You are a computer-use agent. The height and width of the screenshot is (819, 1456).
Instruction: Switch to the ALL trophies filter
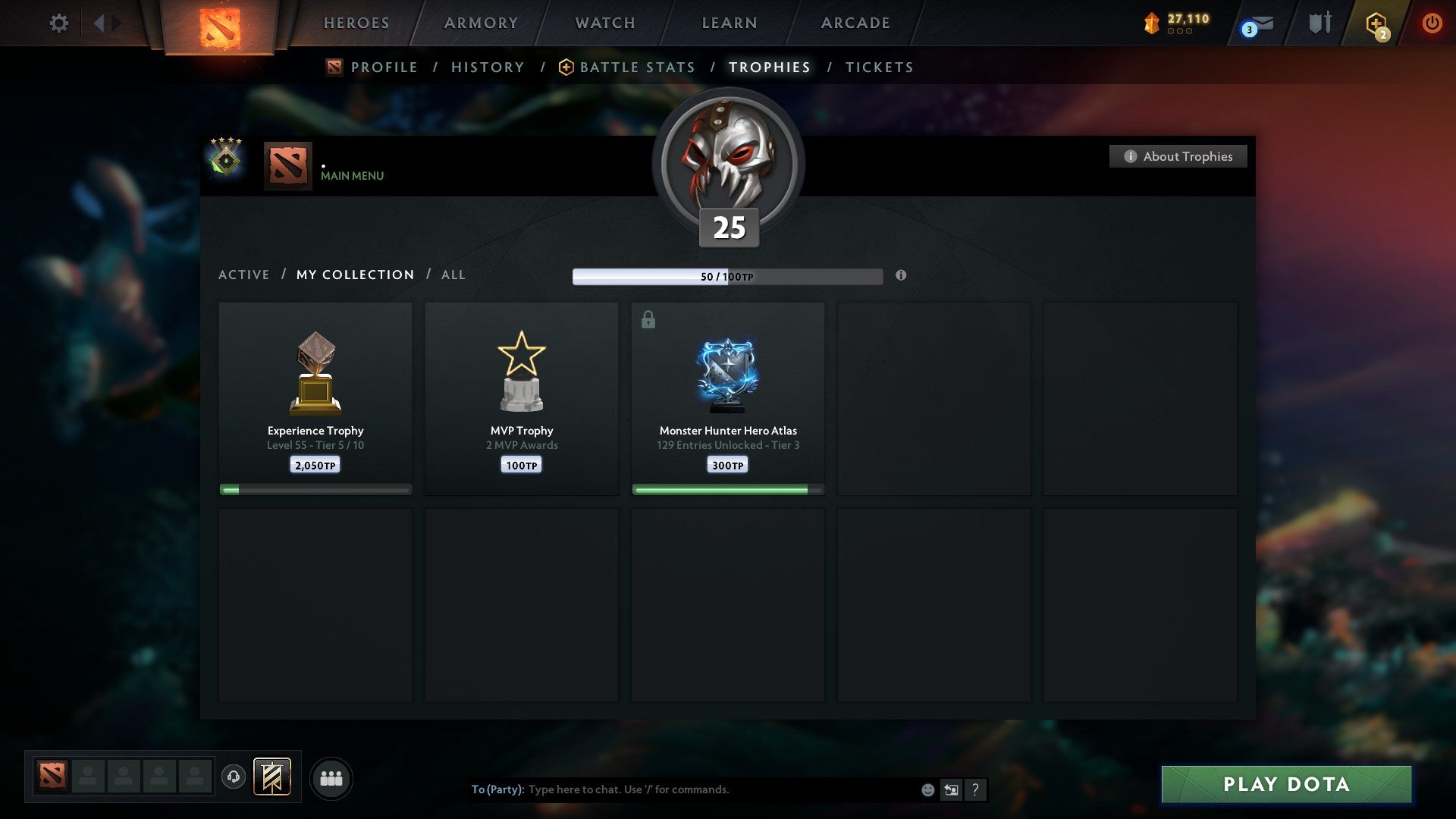(x=453, y=275)
